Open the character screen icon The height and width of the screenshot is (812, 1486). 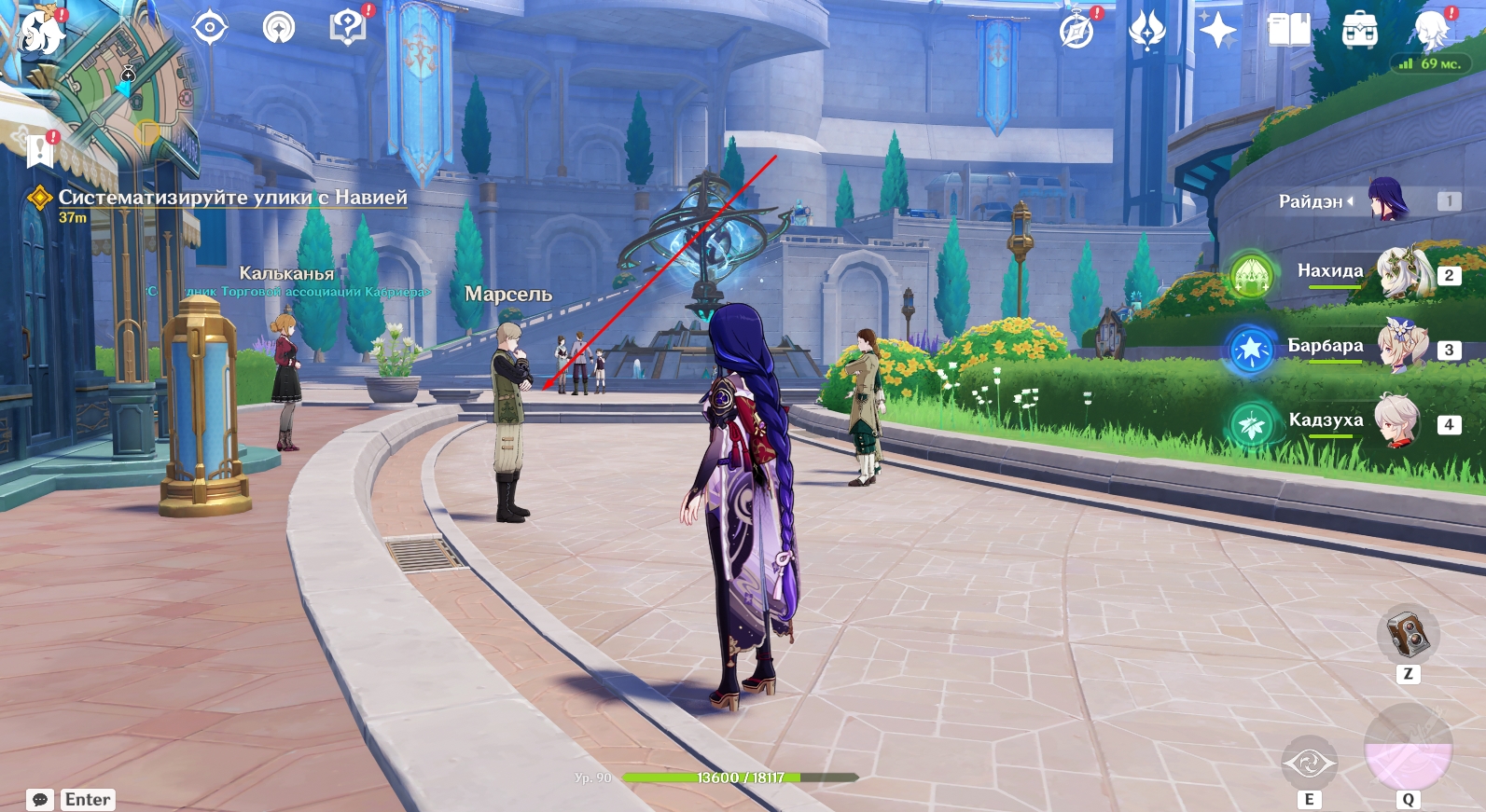pyautogui.click(x=1430, y=31)
